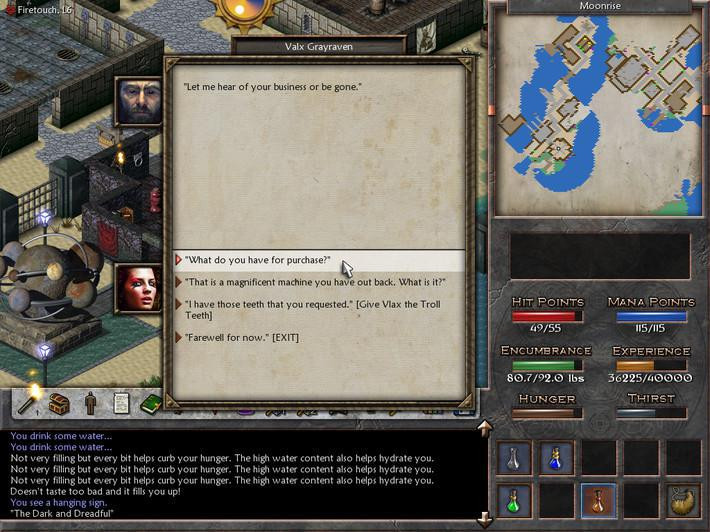The image size is (710, 532).
Task: Select the waterskin quick slot
Action: [684, 499]
